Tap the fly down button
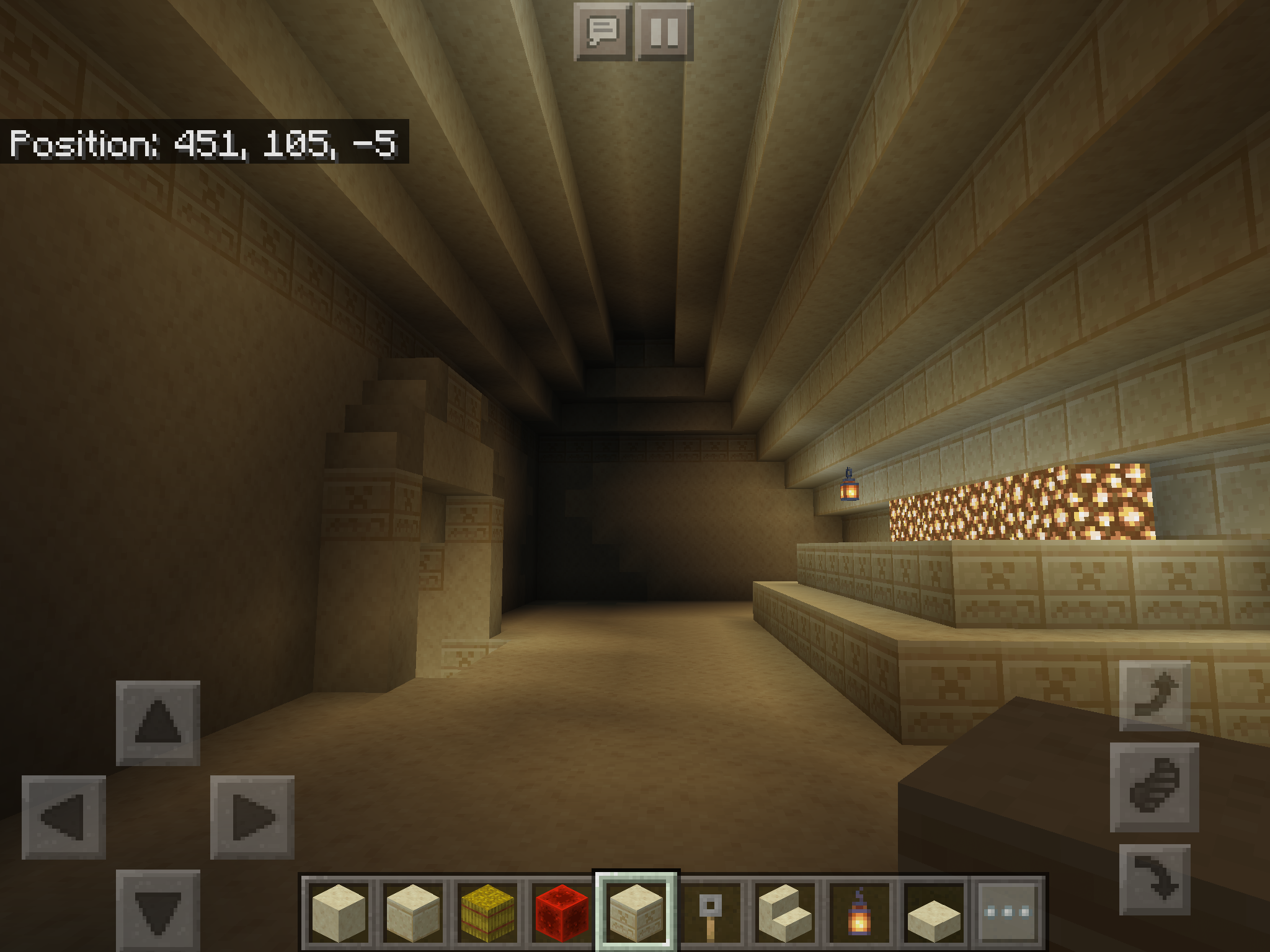 point(1155,879)
